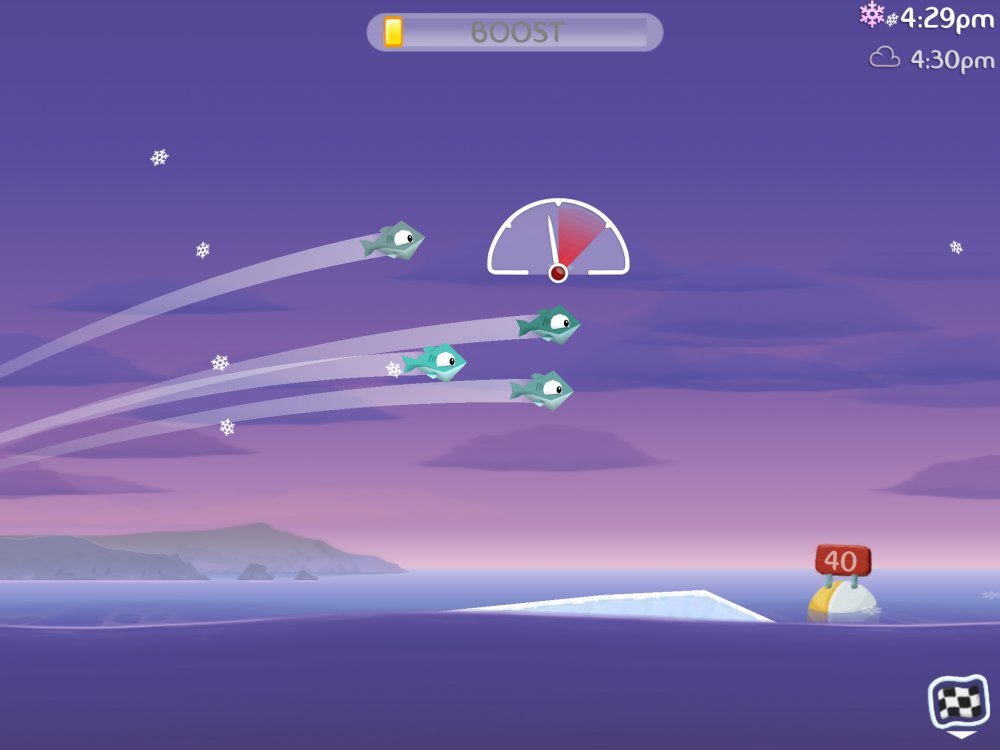Tap the checkered flag button
The image size is (1000, 750).
[959, 702]
